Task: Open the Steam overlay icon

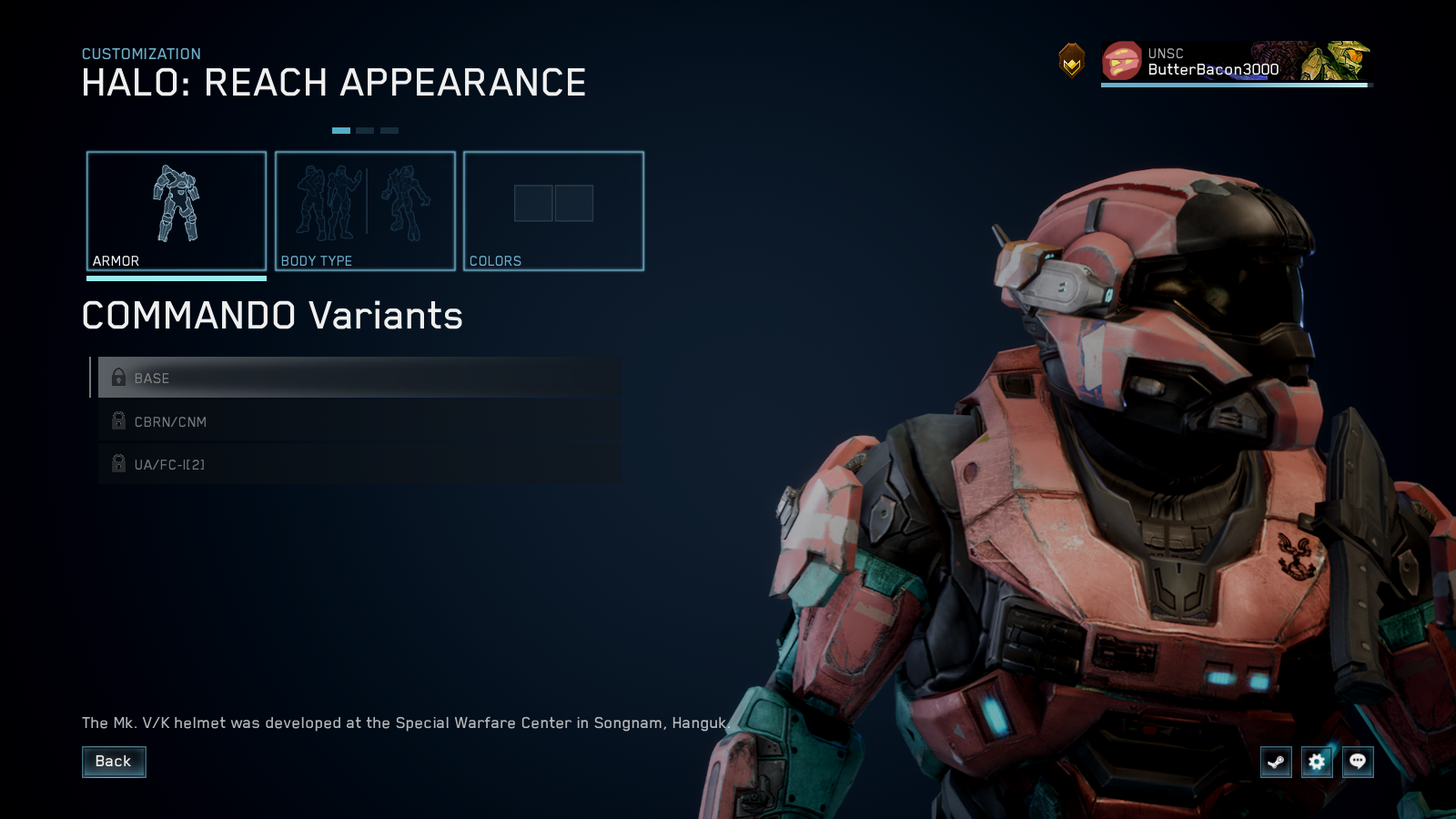Action: [x=1275, y=763]
